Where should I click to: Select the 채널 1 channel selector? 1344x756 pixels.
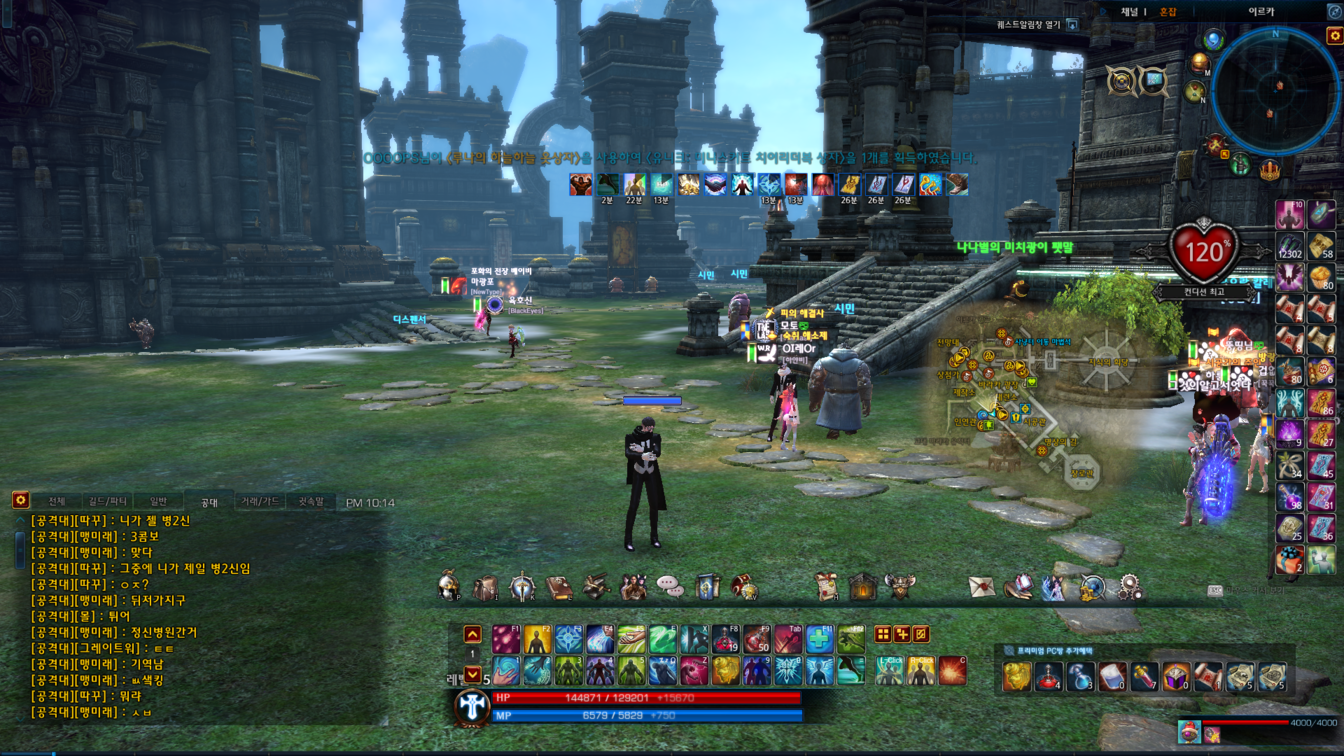point(1132,12)
